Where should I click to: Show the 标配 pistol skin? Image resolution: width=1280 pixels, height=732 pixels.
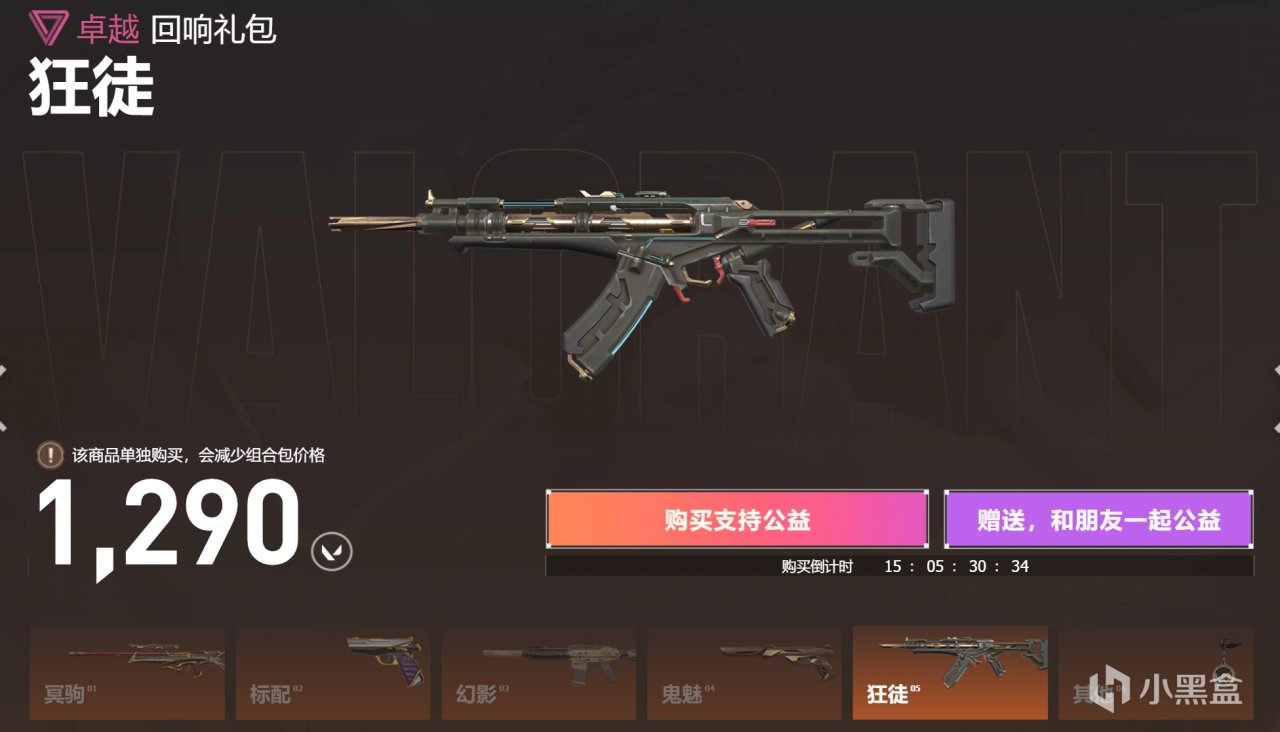(x=333, y=672)
